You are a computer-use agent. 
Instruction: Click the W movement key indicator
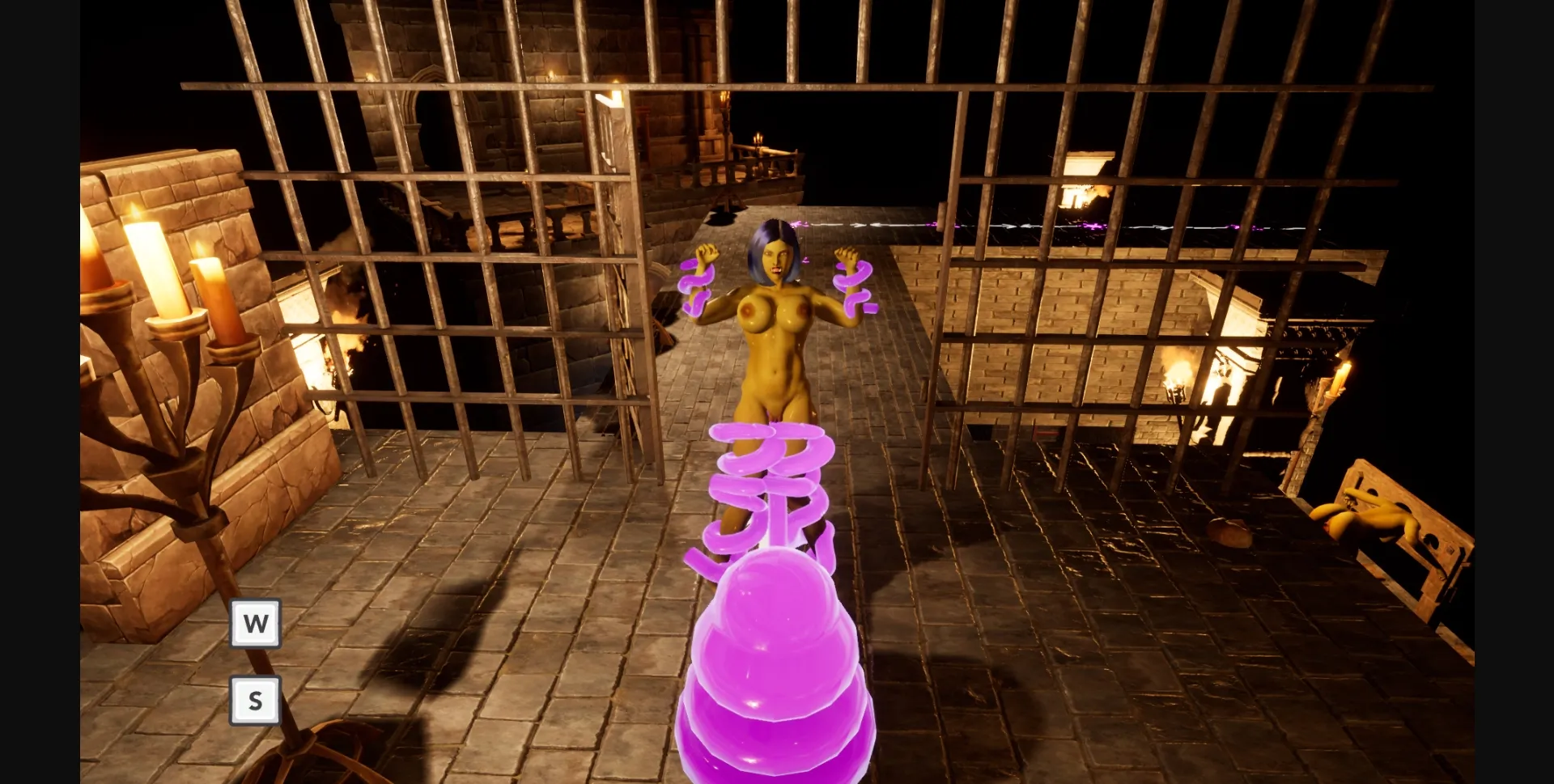[x=254, y=623]
